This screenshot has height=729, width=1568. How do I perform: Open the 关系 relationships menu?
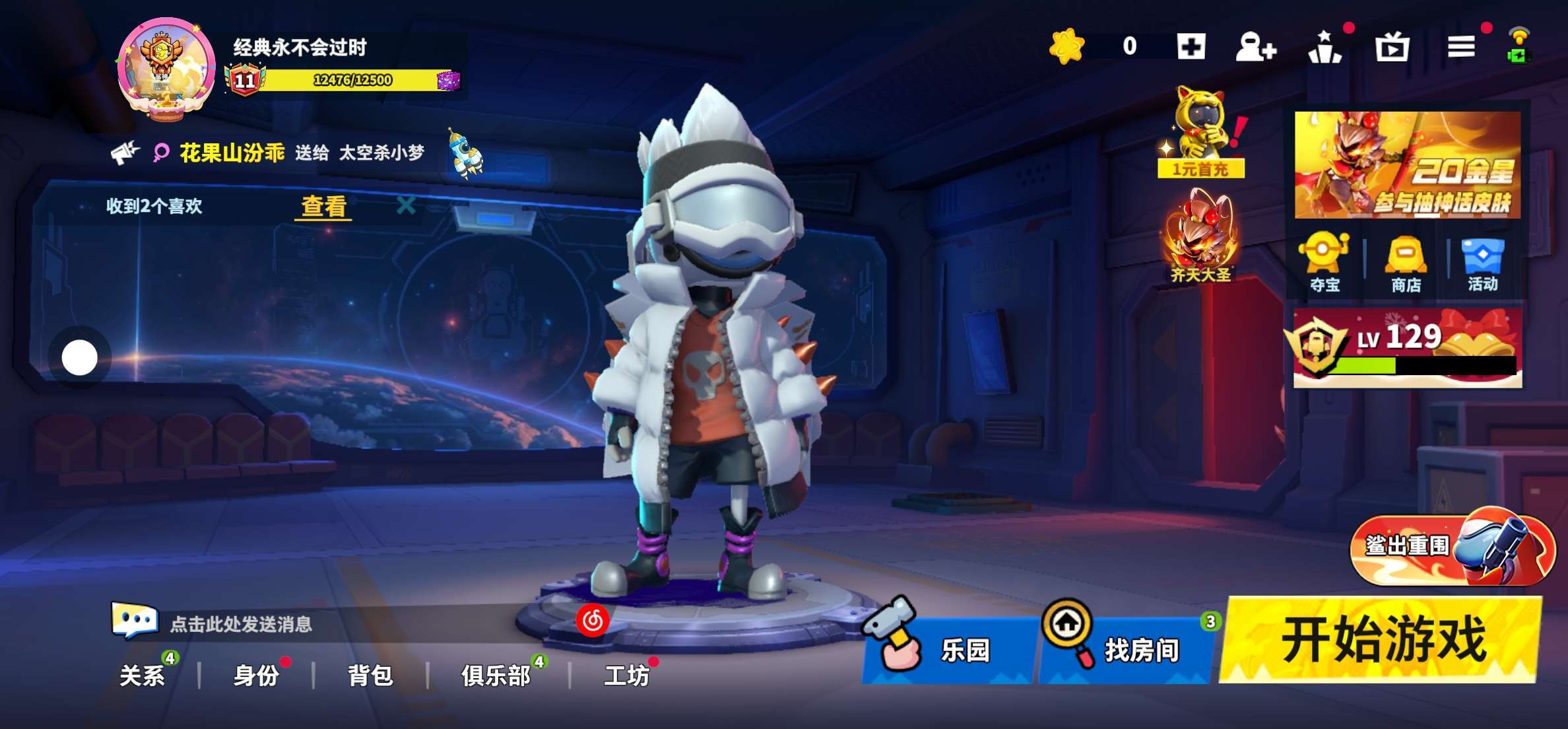click(142, 675)
